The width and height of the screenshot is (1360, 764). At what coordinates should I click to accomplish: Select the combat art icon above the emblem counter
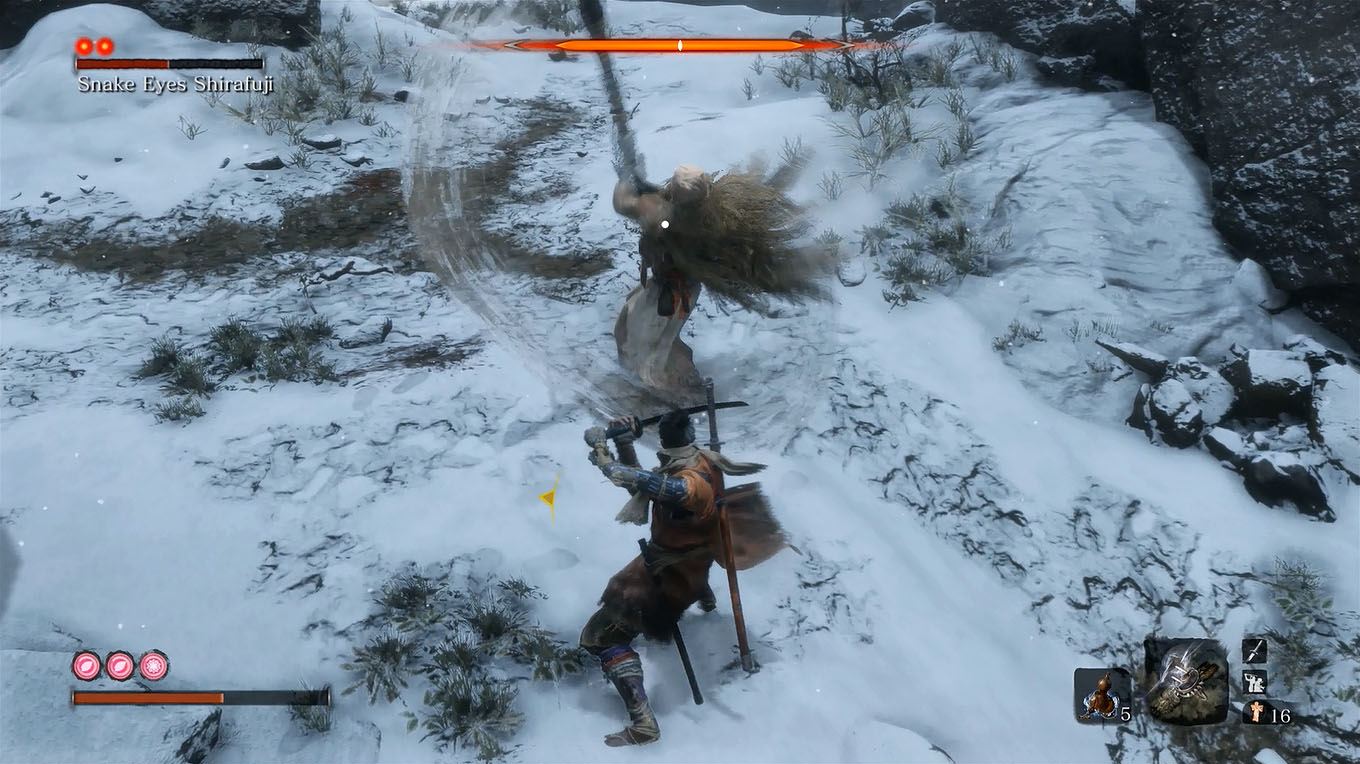(1255, 684)
